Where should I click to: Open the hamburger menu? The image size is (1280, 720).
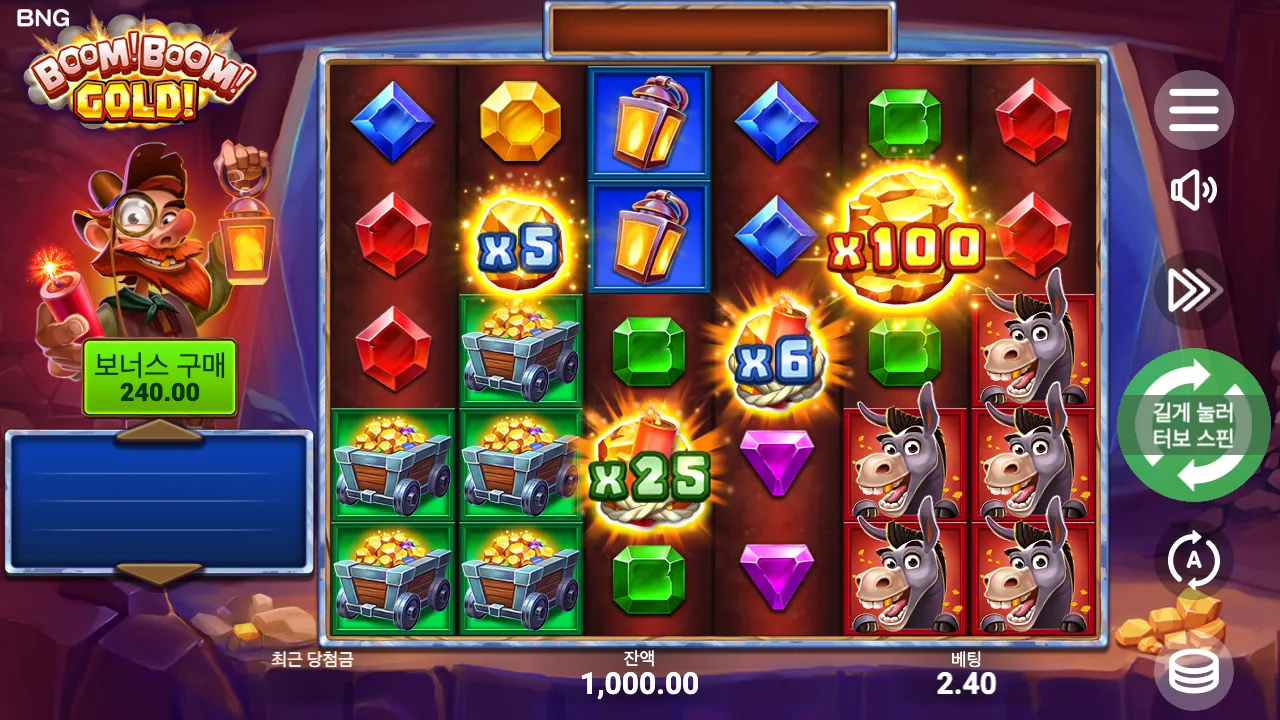(1193, 110)
